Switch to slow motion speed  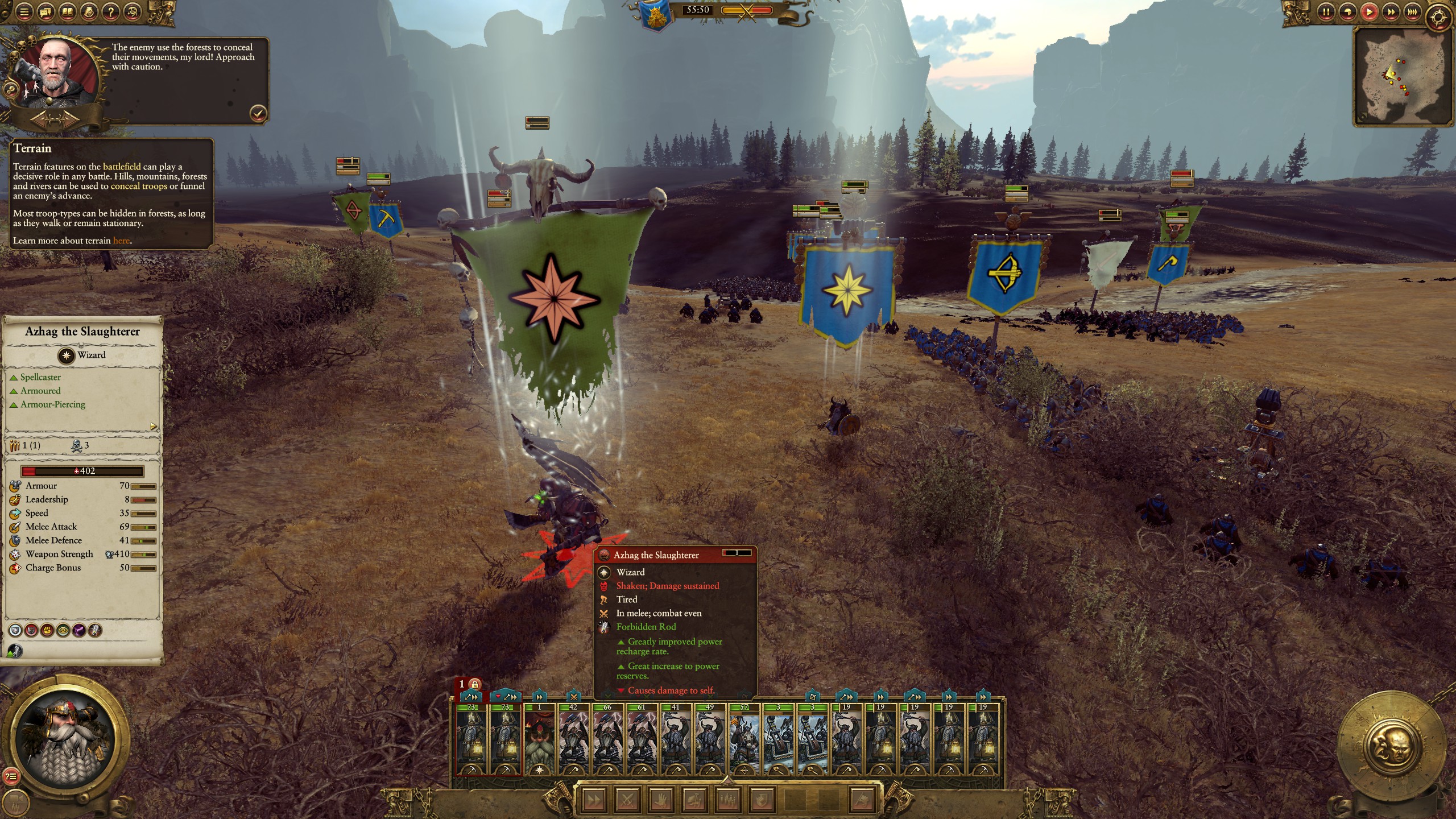[1346, 11]
